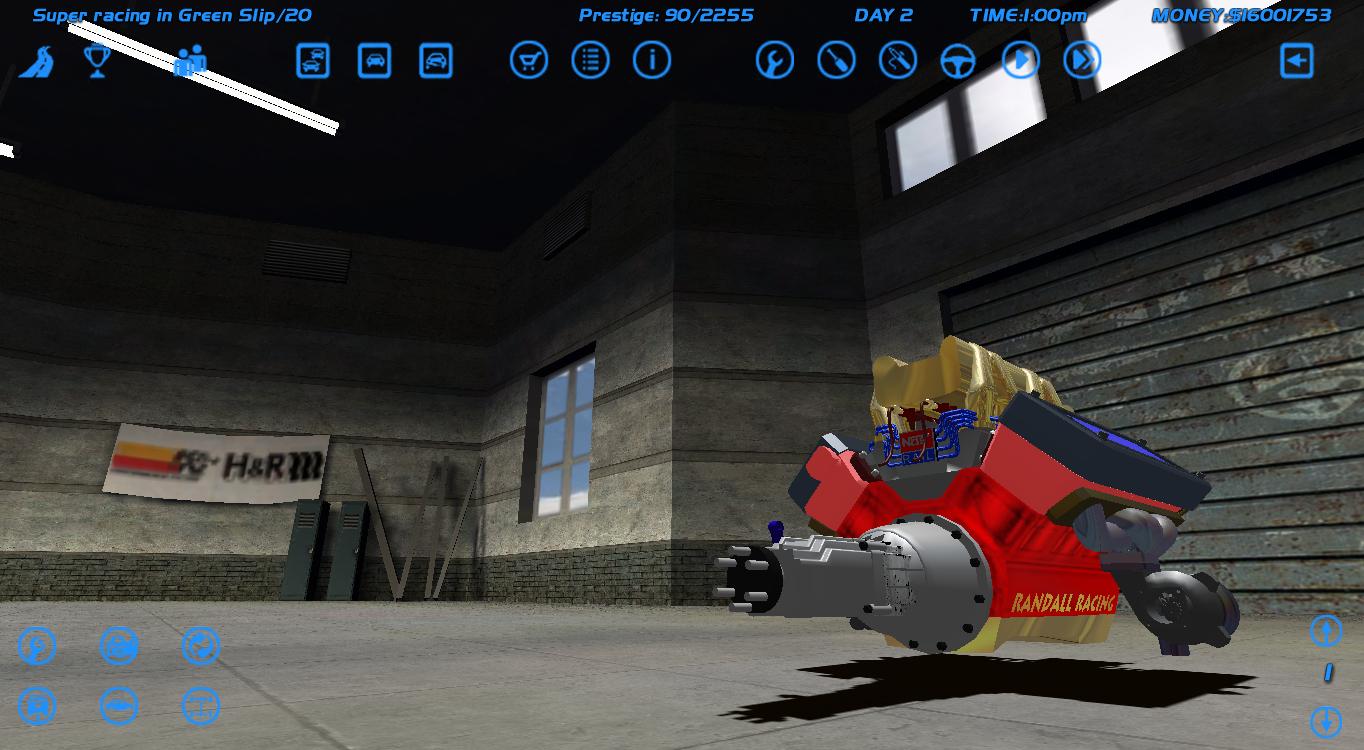View the trophy championships list

pos(97,60)
